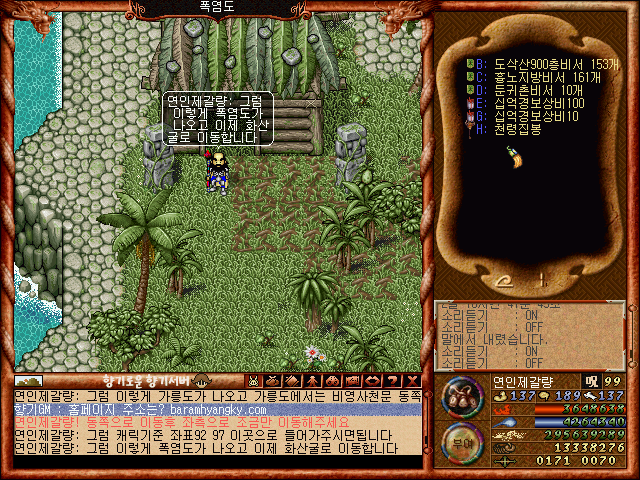Click the round 부여 button

[x=460, y=443]
